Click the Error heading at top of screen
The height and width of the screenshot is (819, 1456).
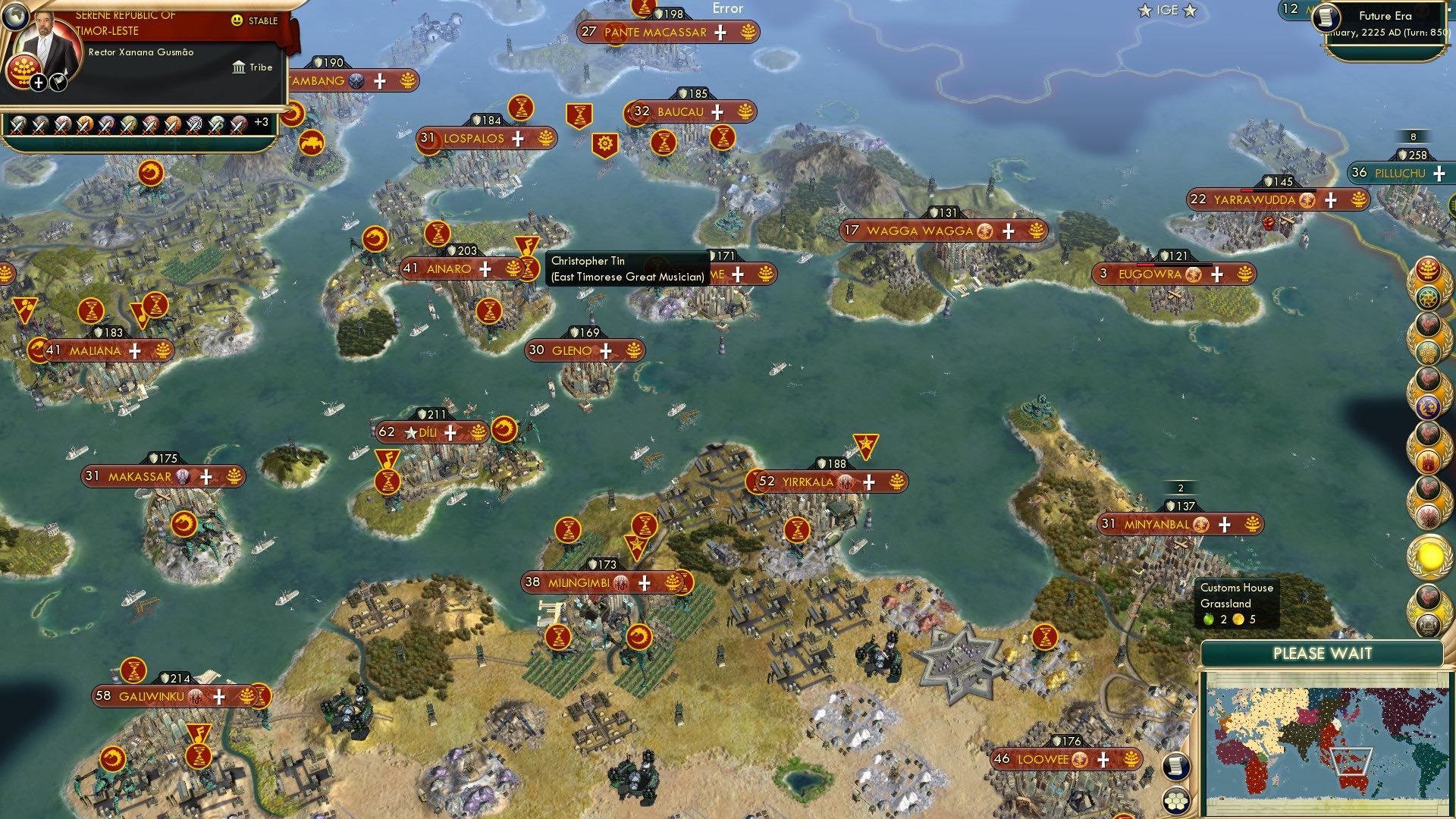coord(727,8)
